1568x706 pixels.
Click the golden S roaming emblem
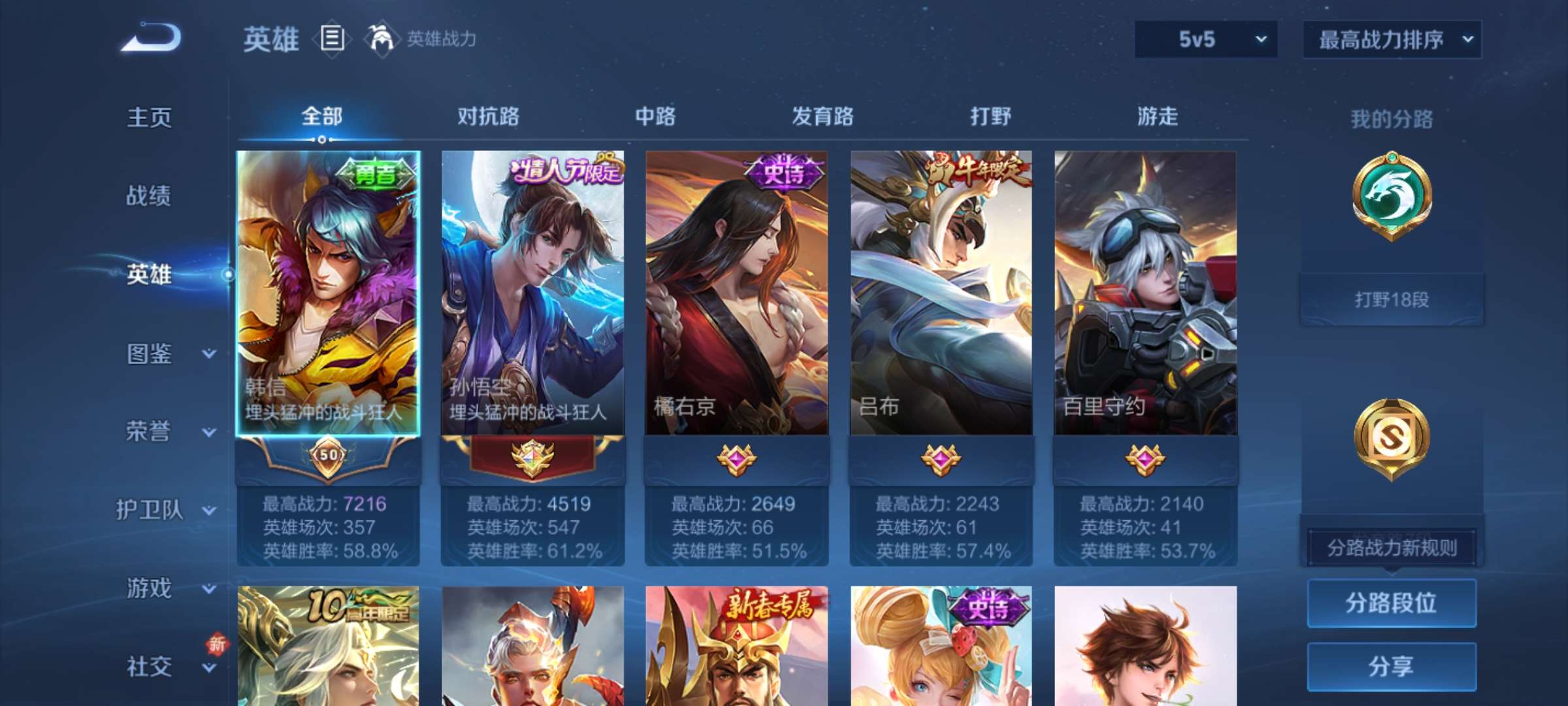tap(1392, 438)
